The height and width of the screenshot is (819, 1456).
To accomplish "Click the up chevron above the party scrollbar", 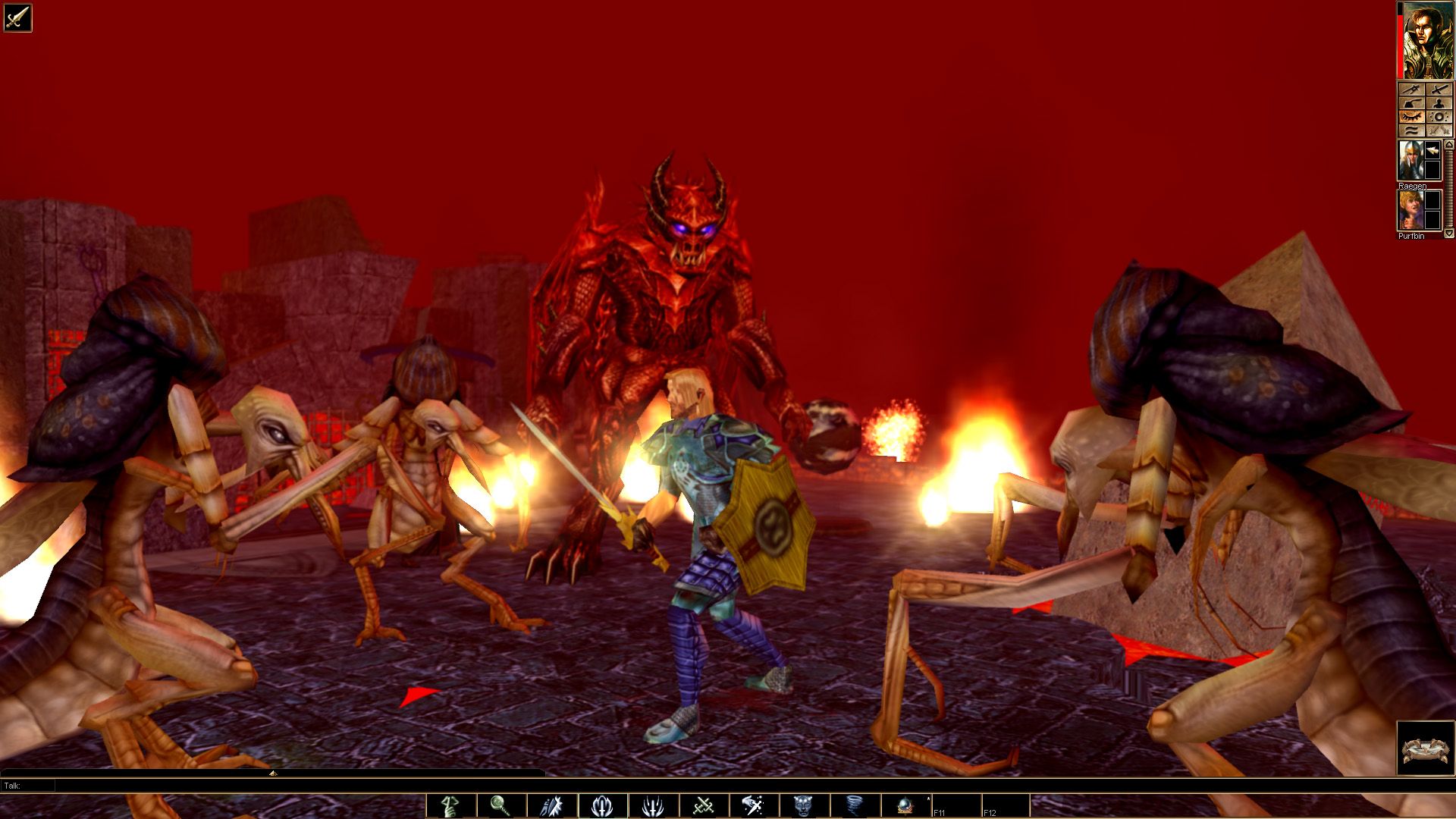I will (x=1448, y=144).
